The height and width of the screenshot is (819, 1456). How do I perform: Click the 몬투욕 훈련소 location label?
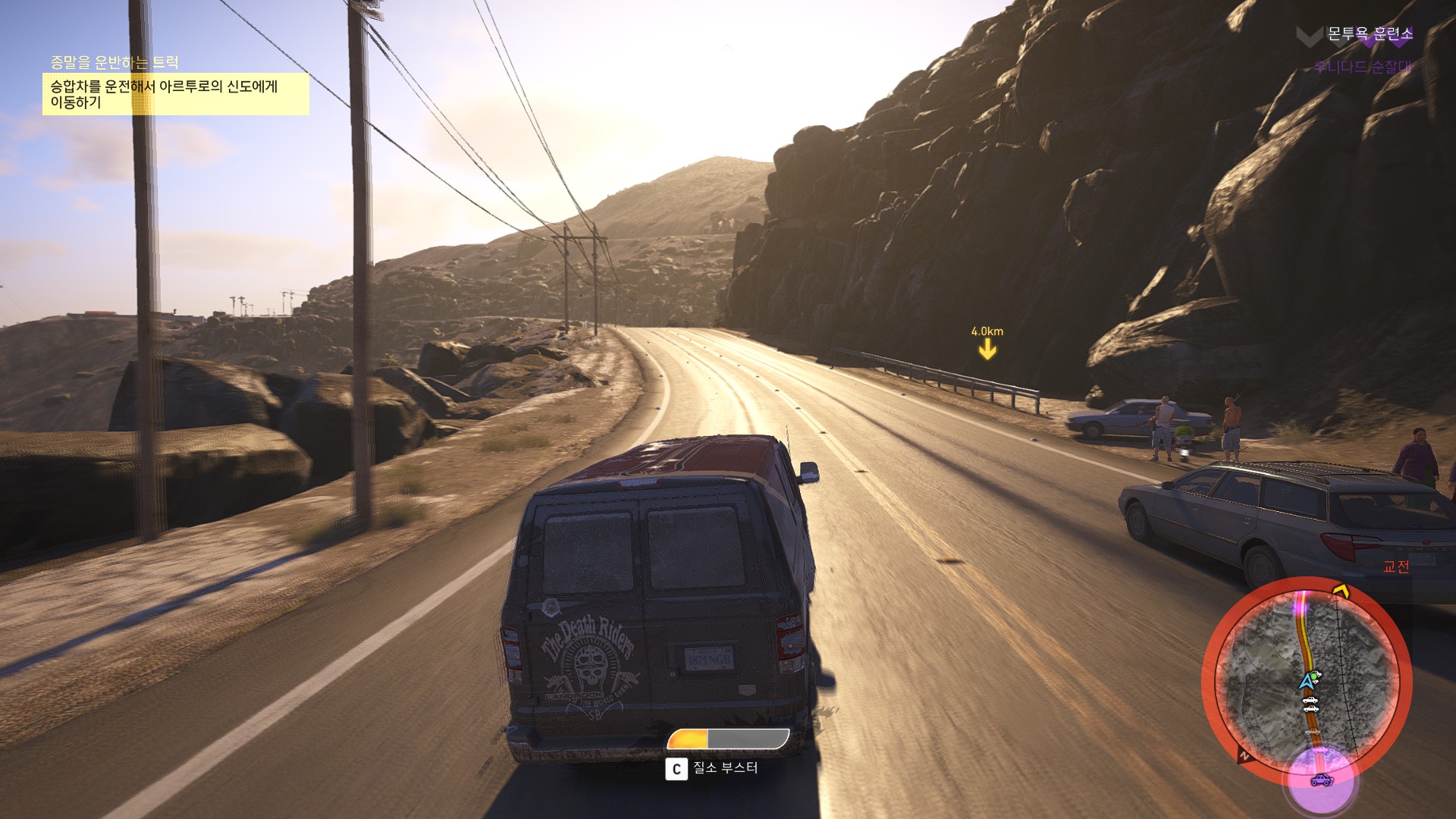[1370, 34]
